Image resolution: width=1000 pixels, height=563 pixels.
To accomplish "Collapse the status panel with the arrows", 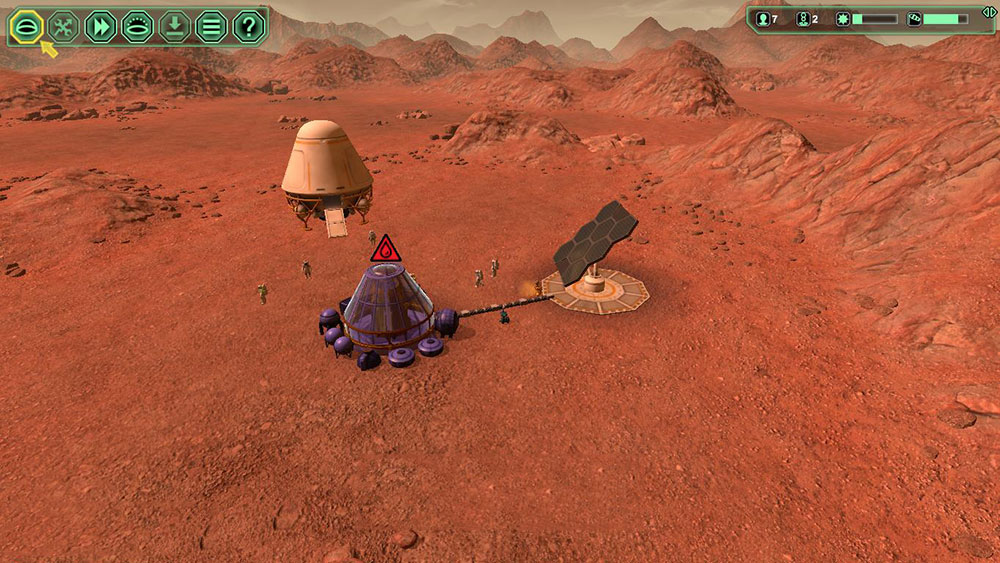I will (x=989, y=11).
